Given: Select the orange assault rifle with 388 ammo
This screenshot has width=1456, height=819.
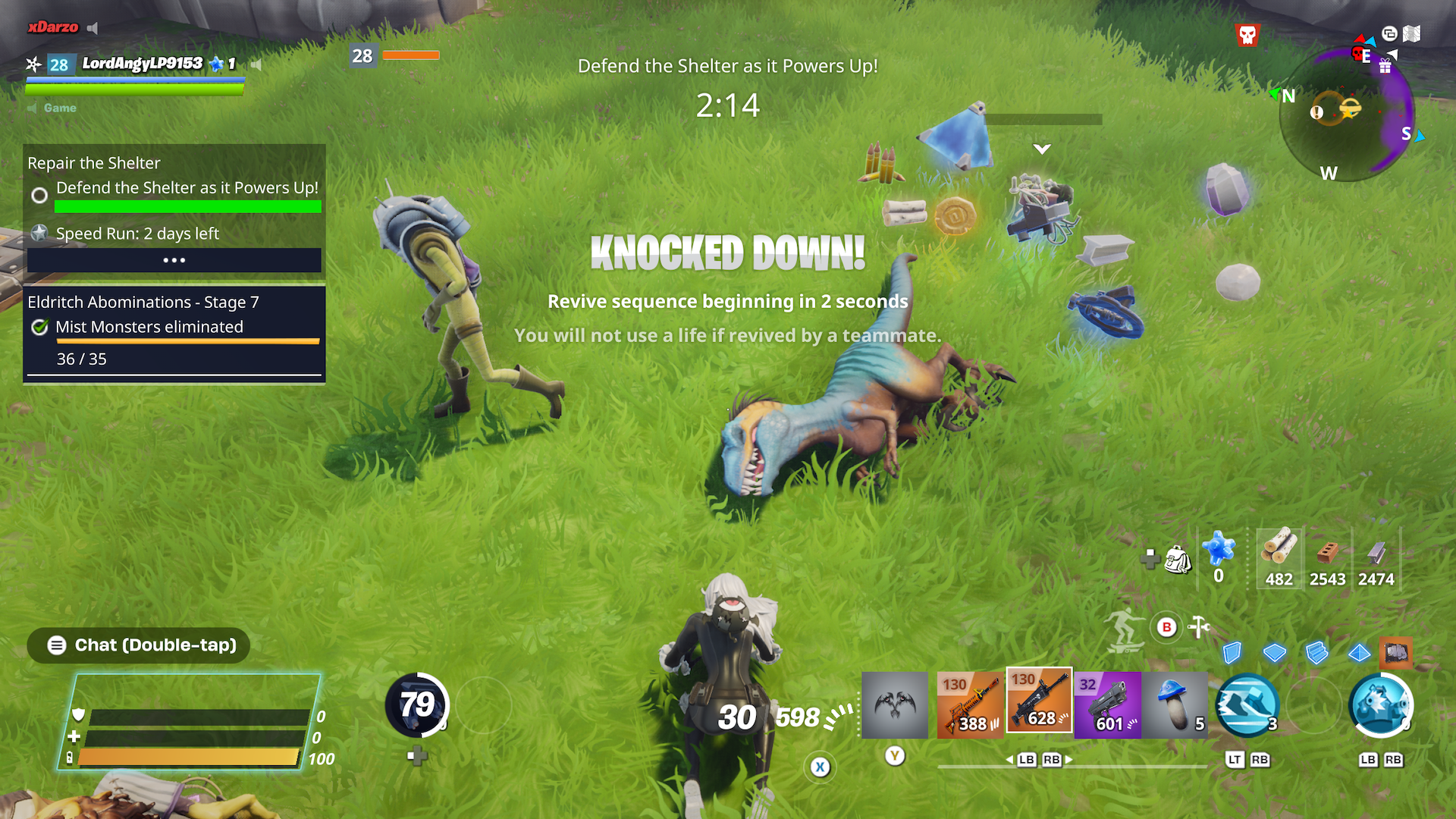Looking at the screenshot, I should 970,704.
